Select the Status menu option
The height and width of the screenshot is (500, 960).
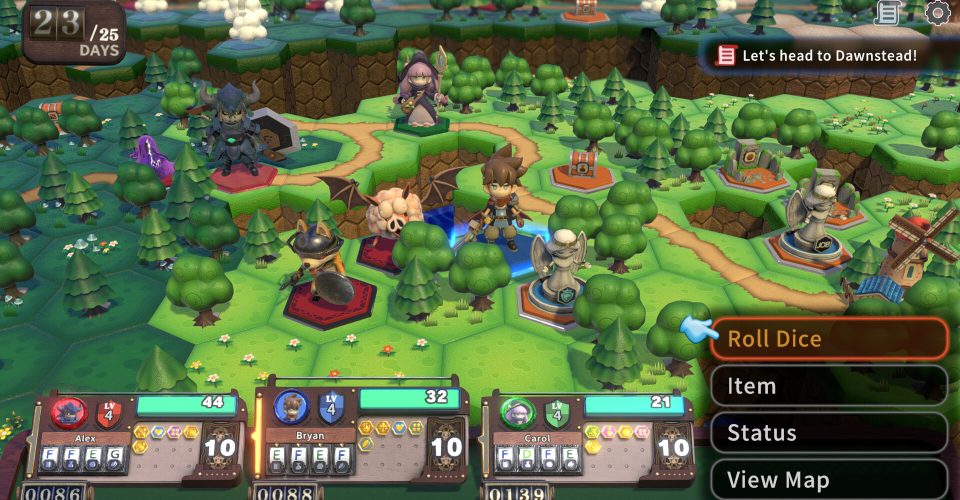pos(829,433)
